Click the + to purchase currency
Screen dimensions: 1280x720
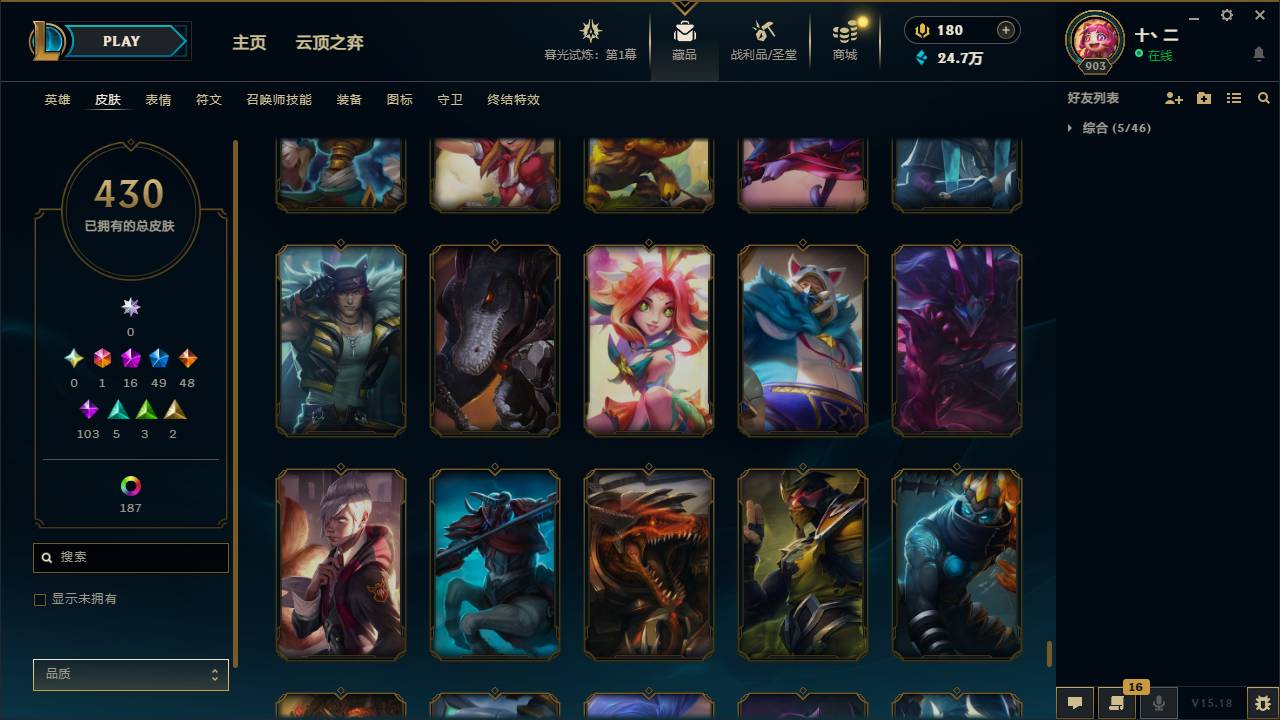tap(1004, 29)
